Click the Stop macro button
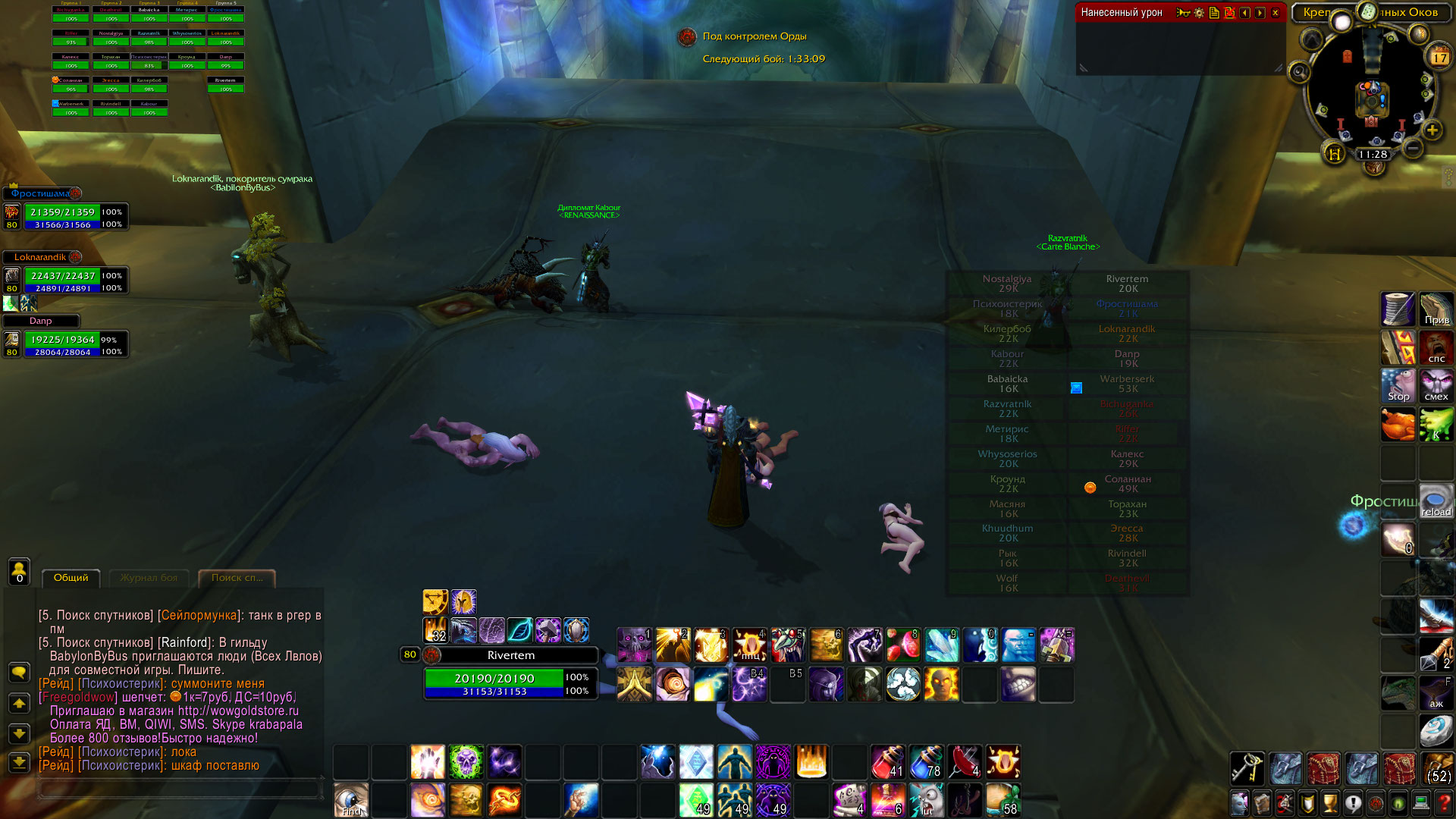The width and height of the screenshot is (1456, 819). click(x=1398, y=386)
